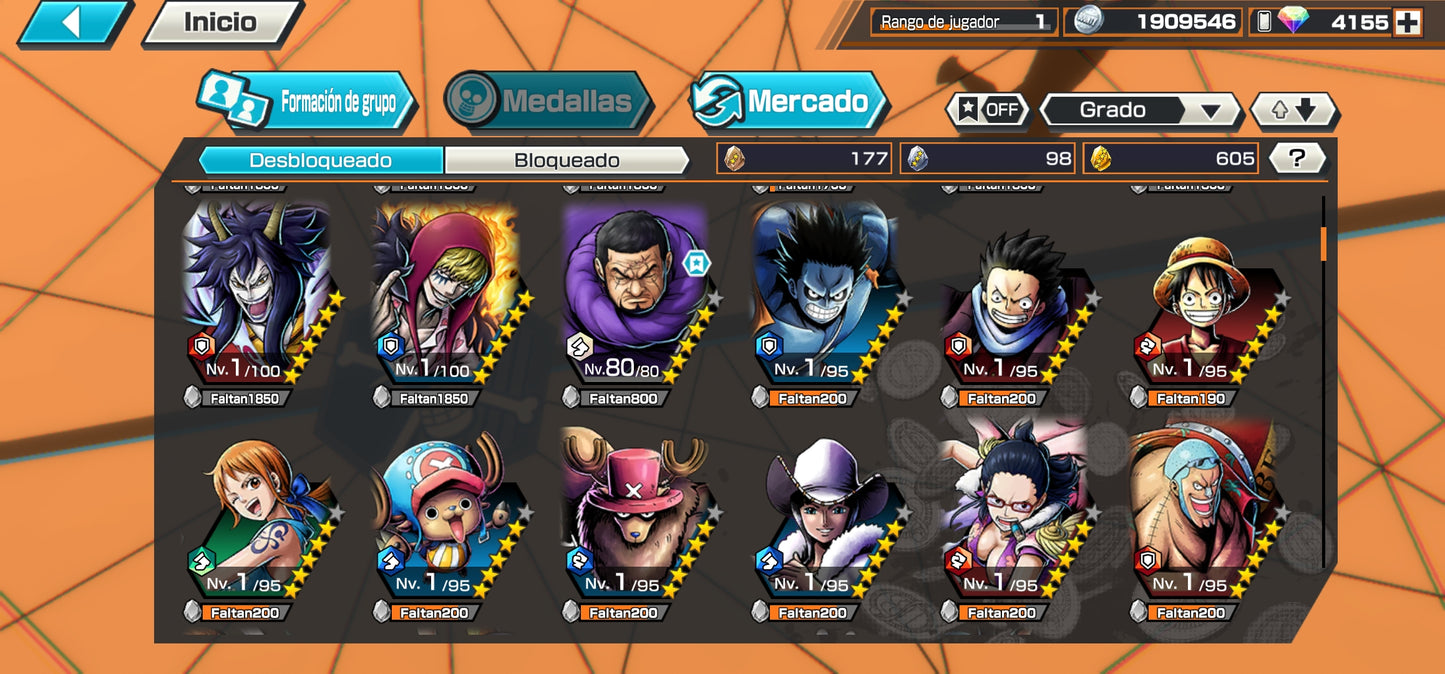Viewport: 1445px width, 674px height.
Task: Return to Inicio home screen
Action: tap(220, 22)
